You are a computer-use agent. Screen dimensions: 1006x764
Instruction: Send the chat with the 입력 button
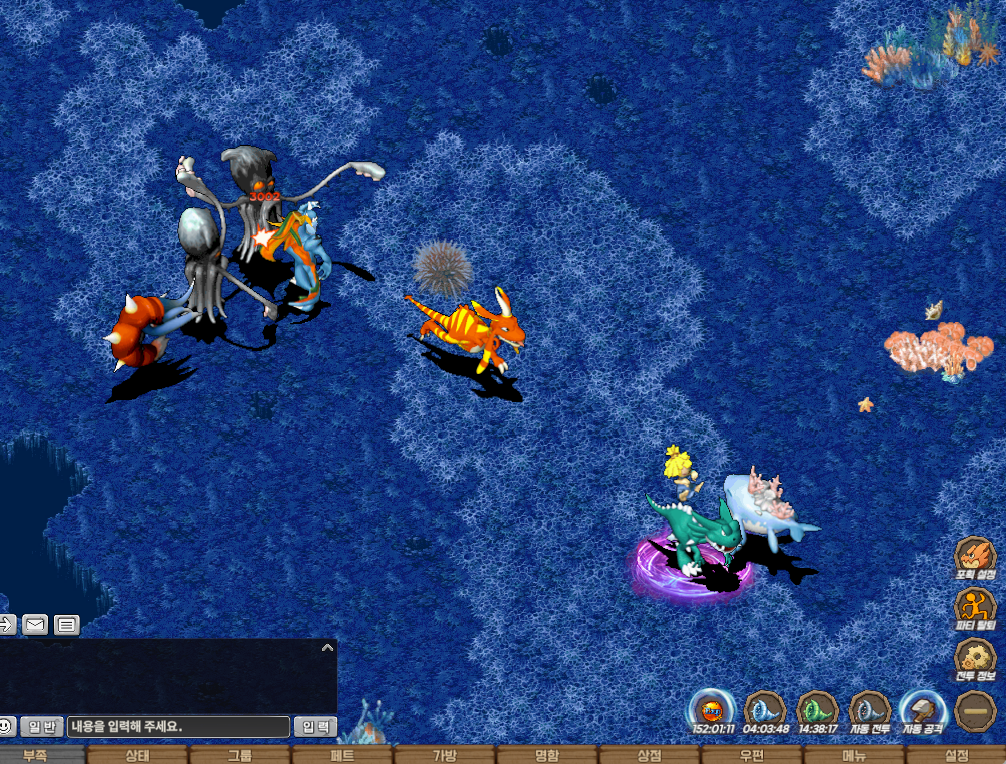click(x=315, y=727)
